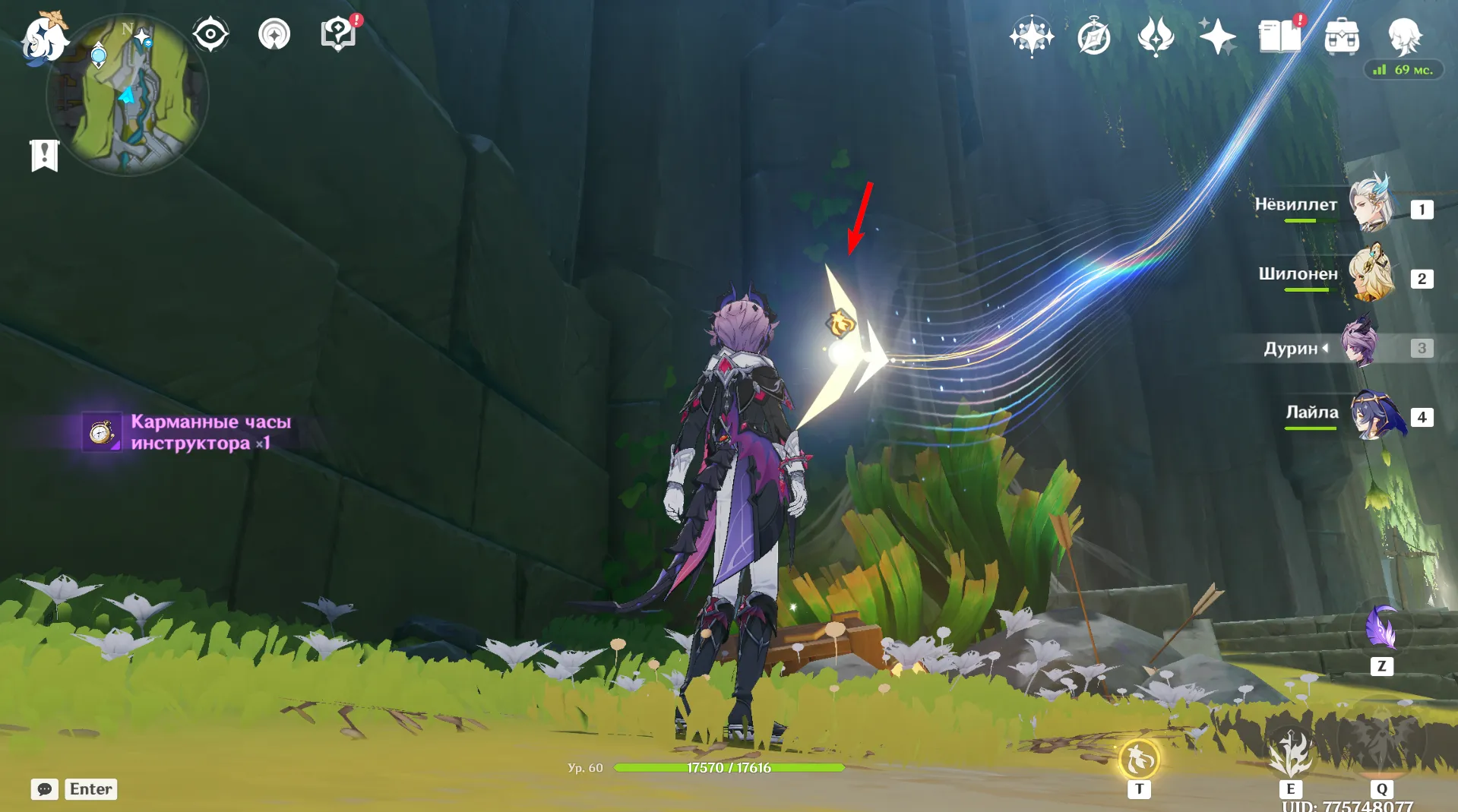
Task: Click the wing glider icon above Z
Action: point(1383,627)
